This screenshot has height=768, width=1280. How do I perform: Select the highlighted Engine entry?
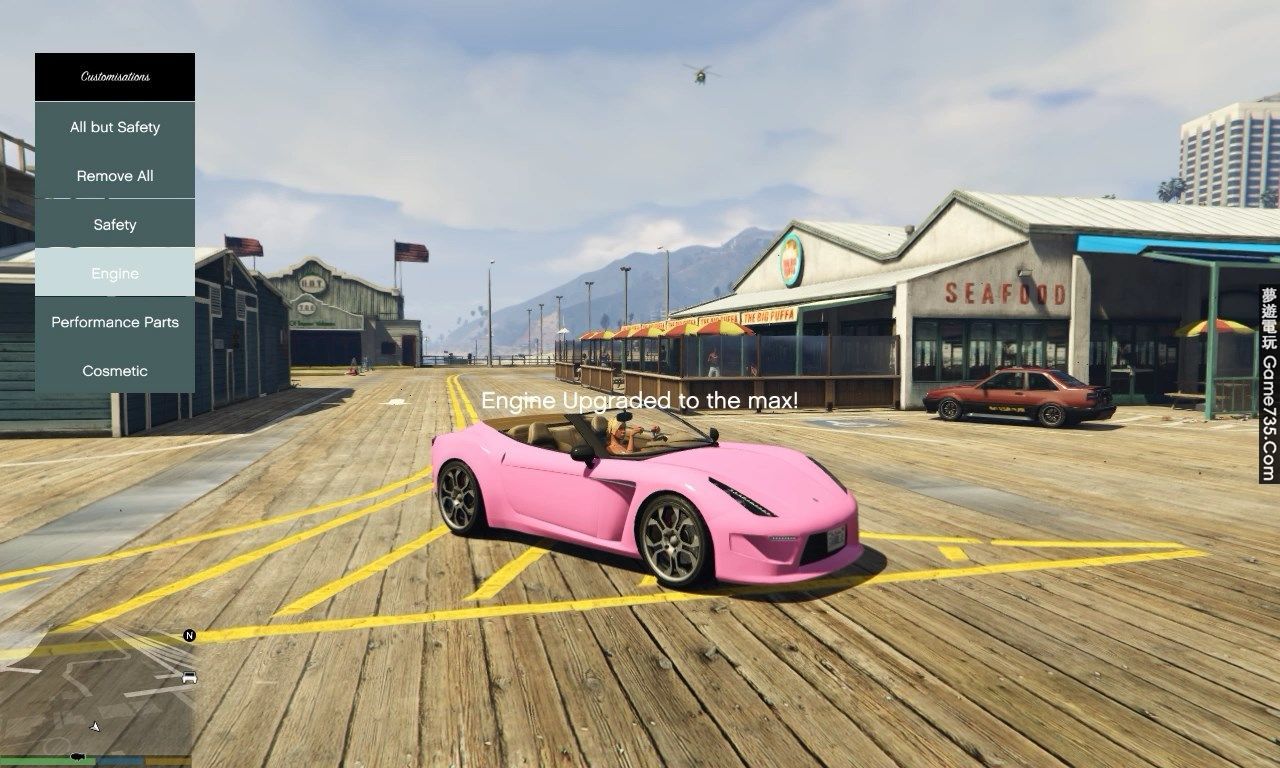tap(115, 273)
